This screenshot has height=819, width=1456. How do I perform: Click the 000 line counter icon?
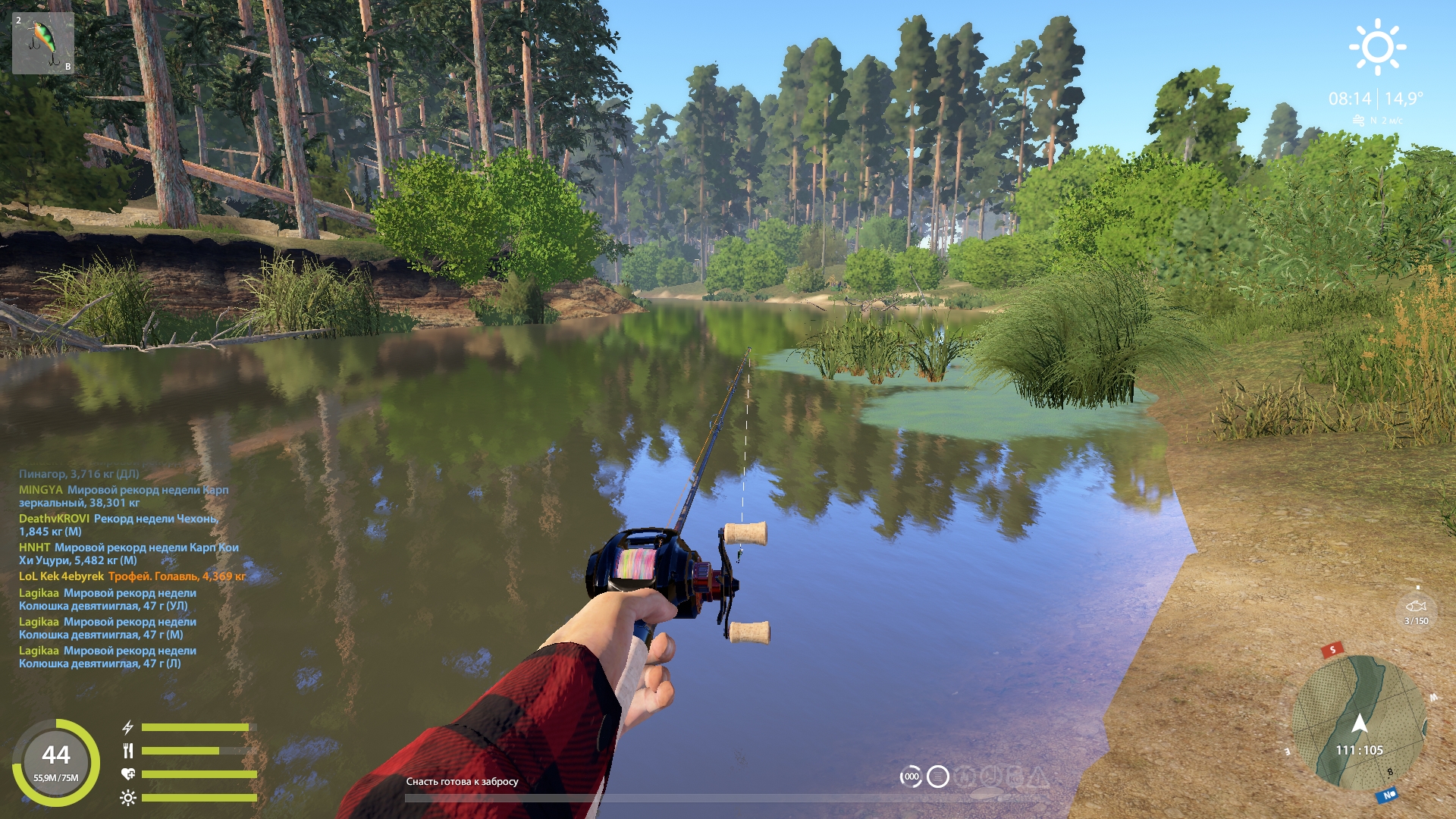click(911, 777)
